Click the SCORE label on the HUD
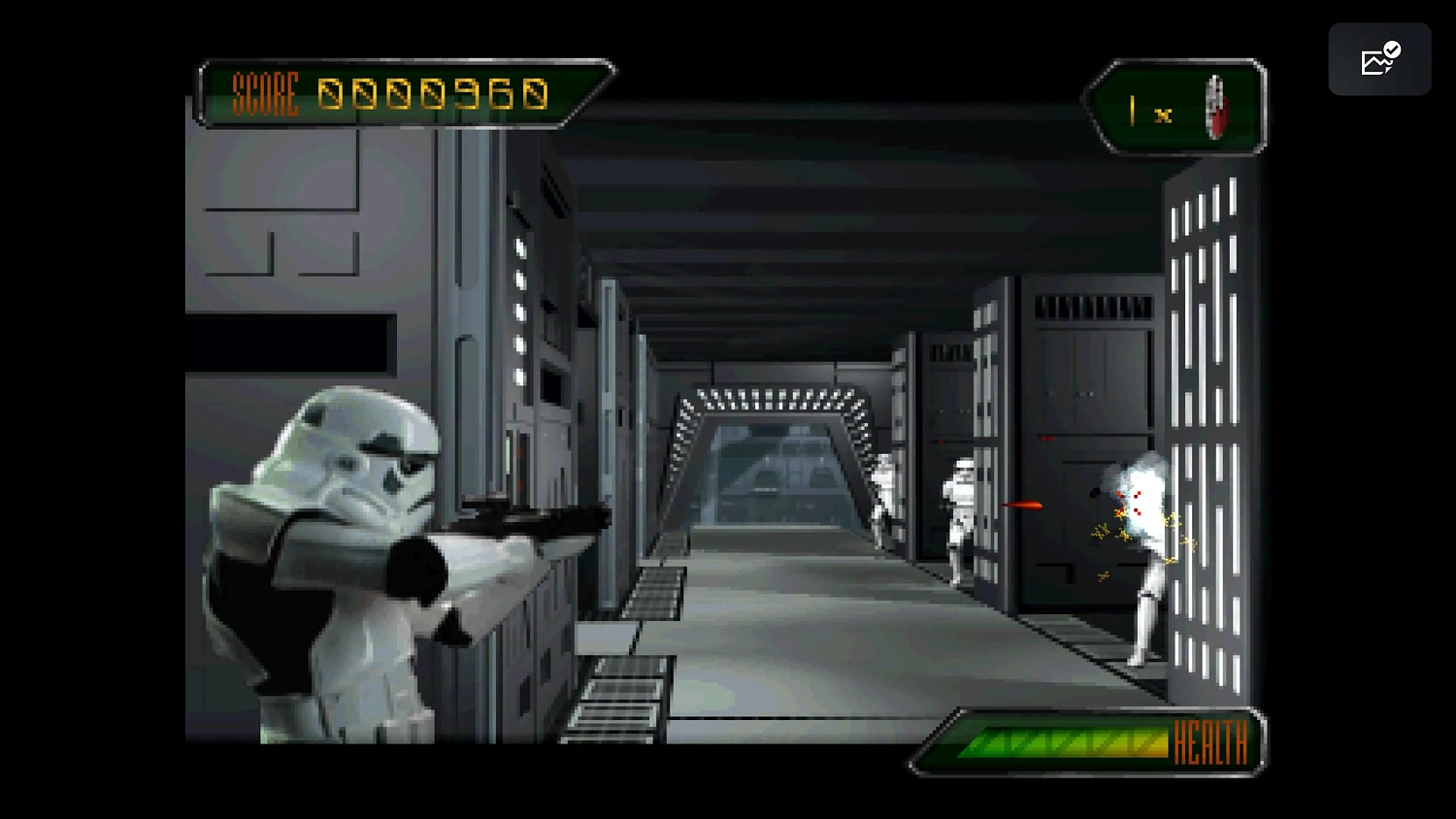 pyautogui.click(x=264, y=95)
